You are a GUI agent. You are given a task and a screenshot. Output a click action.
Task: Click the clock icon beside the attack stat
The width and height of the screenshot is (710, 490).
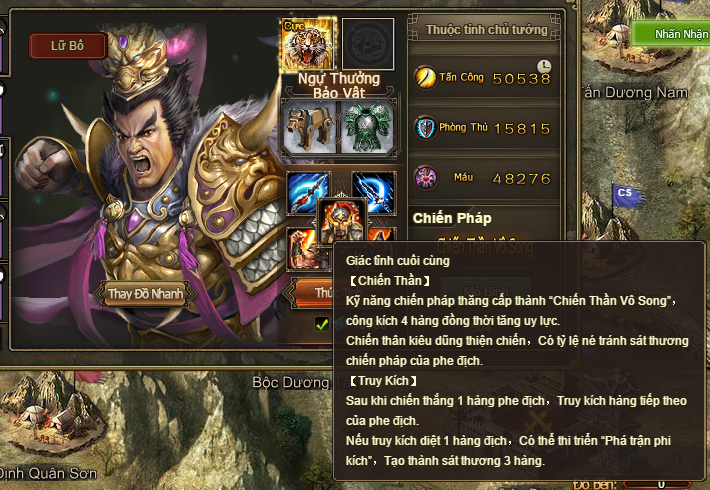(x=543, y=65)
